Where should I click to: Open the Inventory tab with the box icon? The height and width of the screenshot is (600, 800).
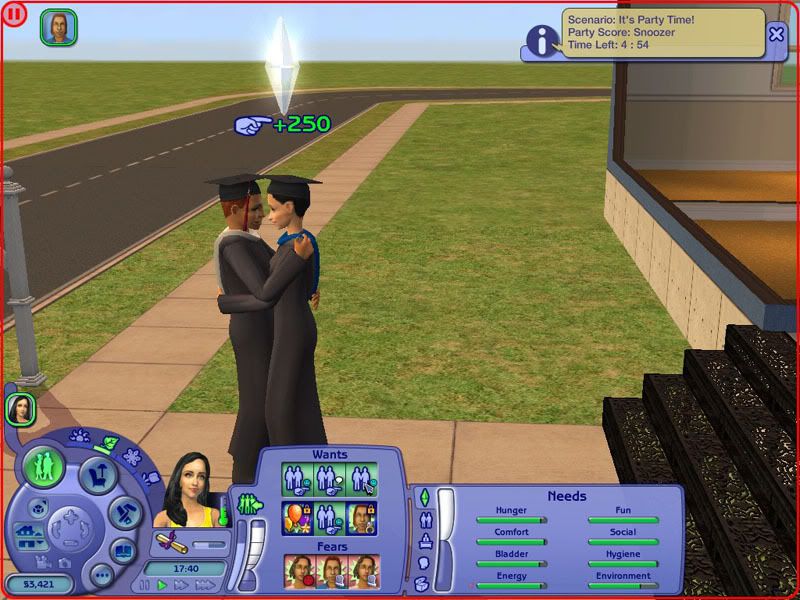click(424, 582)
